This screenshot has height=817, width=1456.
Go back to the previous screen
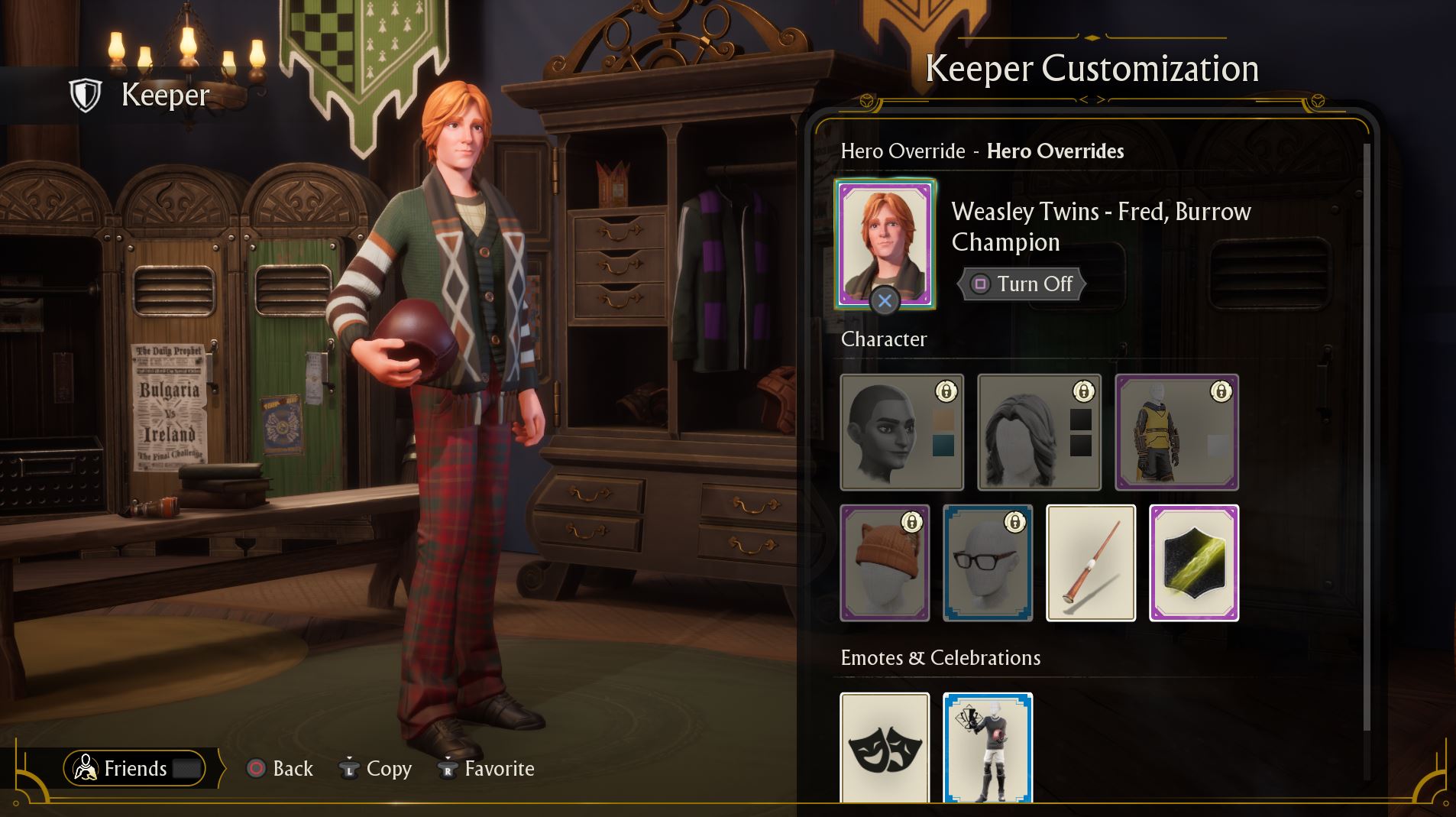(x=280, y=768)
